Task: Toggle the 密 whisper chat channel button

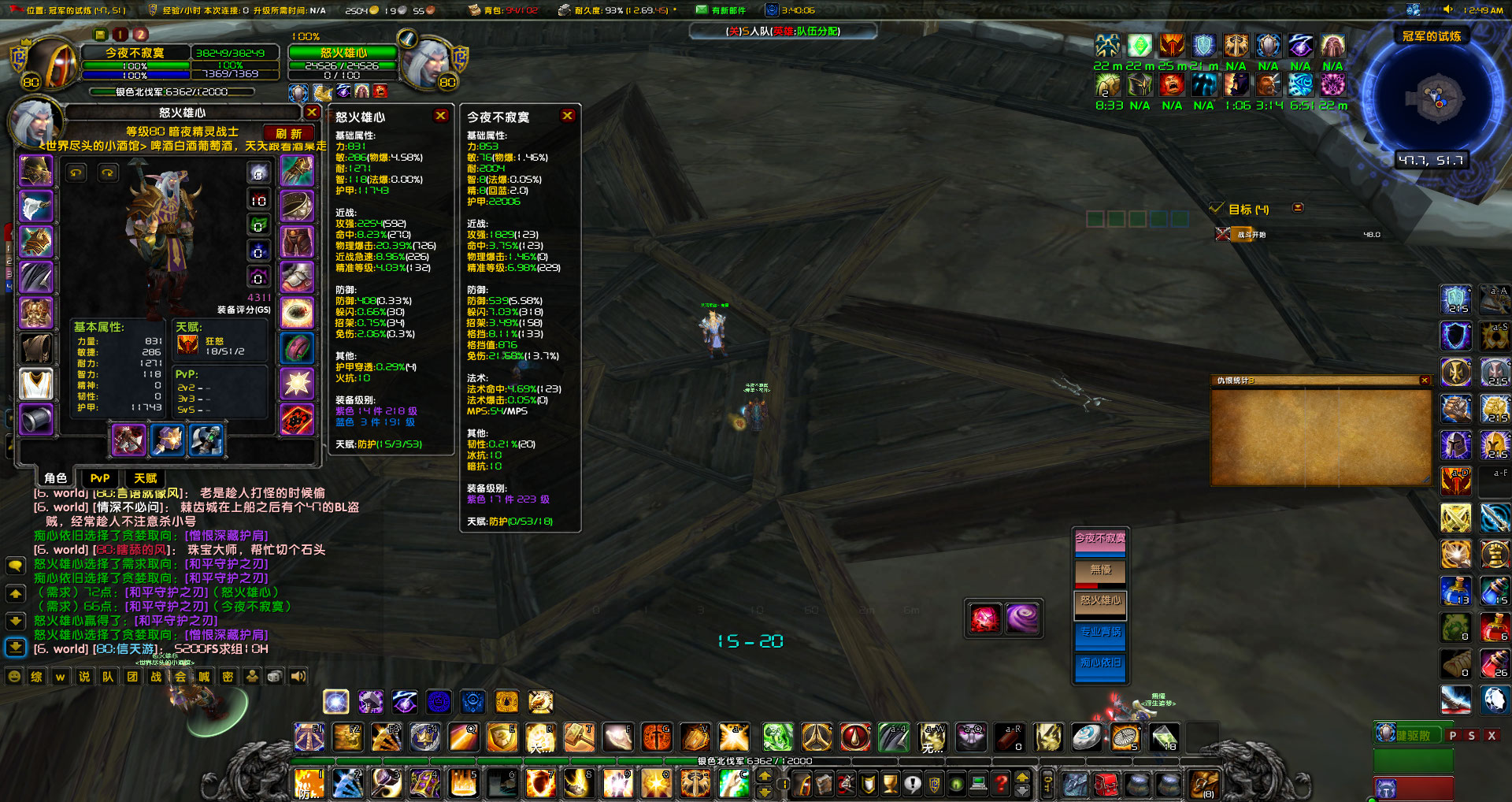Action: pyautogui.click(x=228, y=676)
